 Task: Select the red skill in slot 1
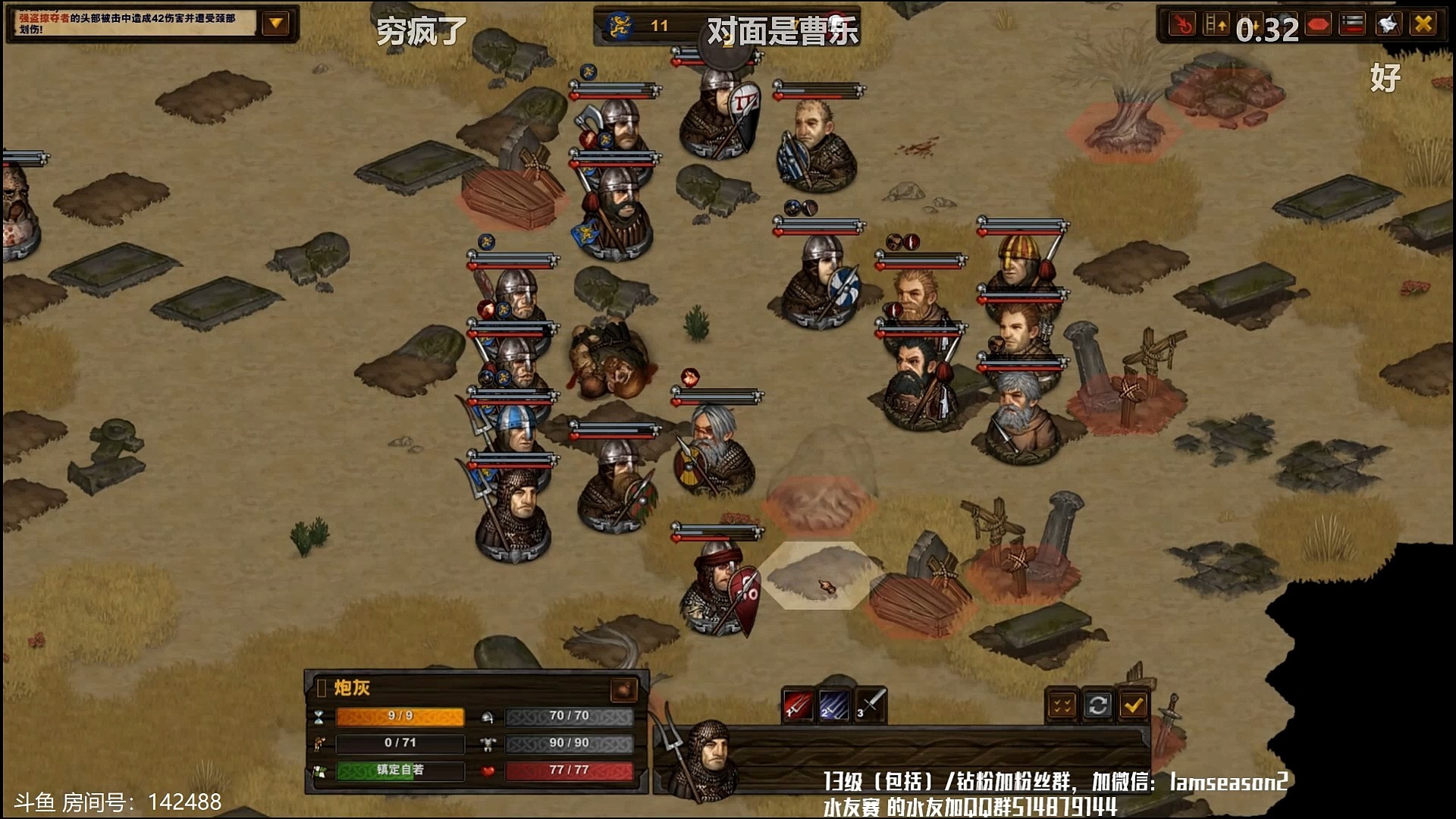(x=798, y=705)
